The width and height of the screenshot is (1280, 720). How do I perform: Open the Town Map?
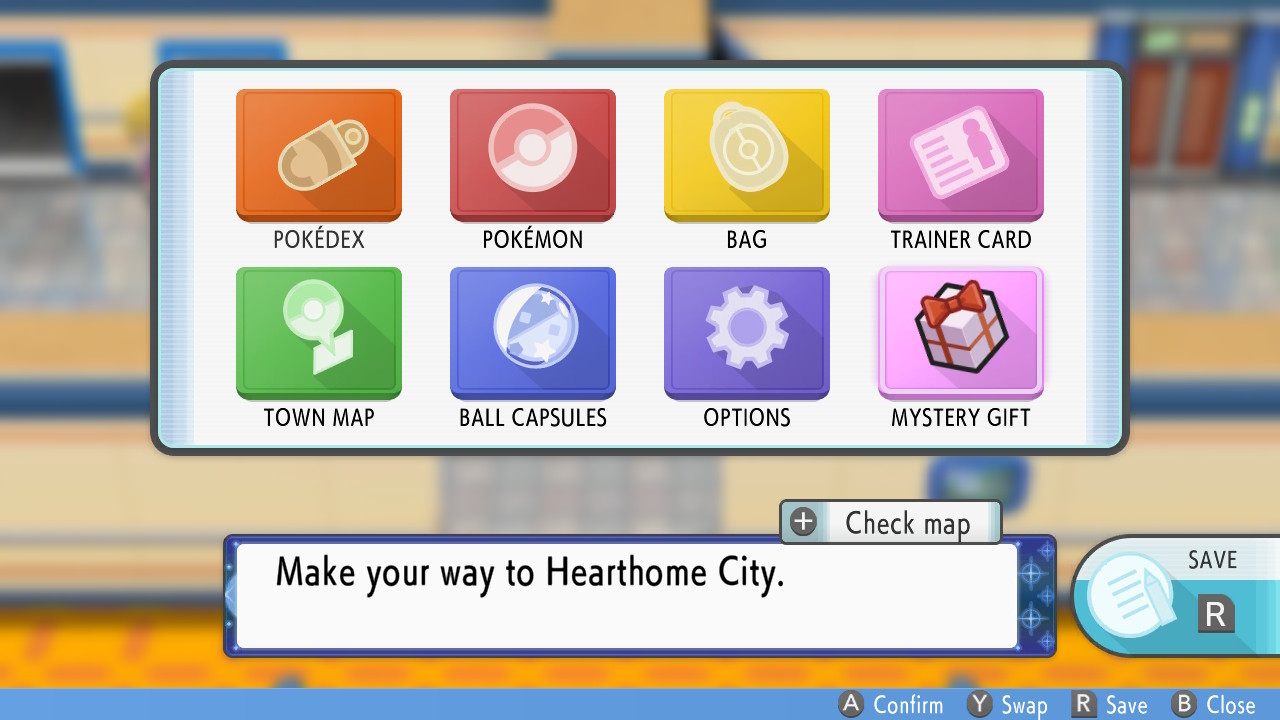318,333
